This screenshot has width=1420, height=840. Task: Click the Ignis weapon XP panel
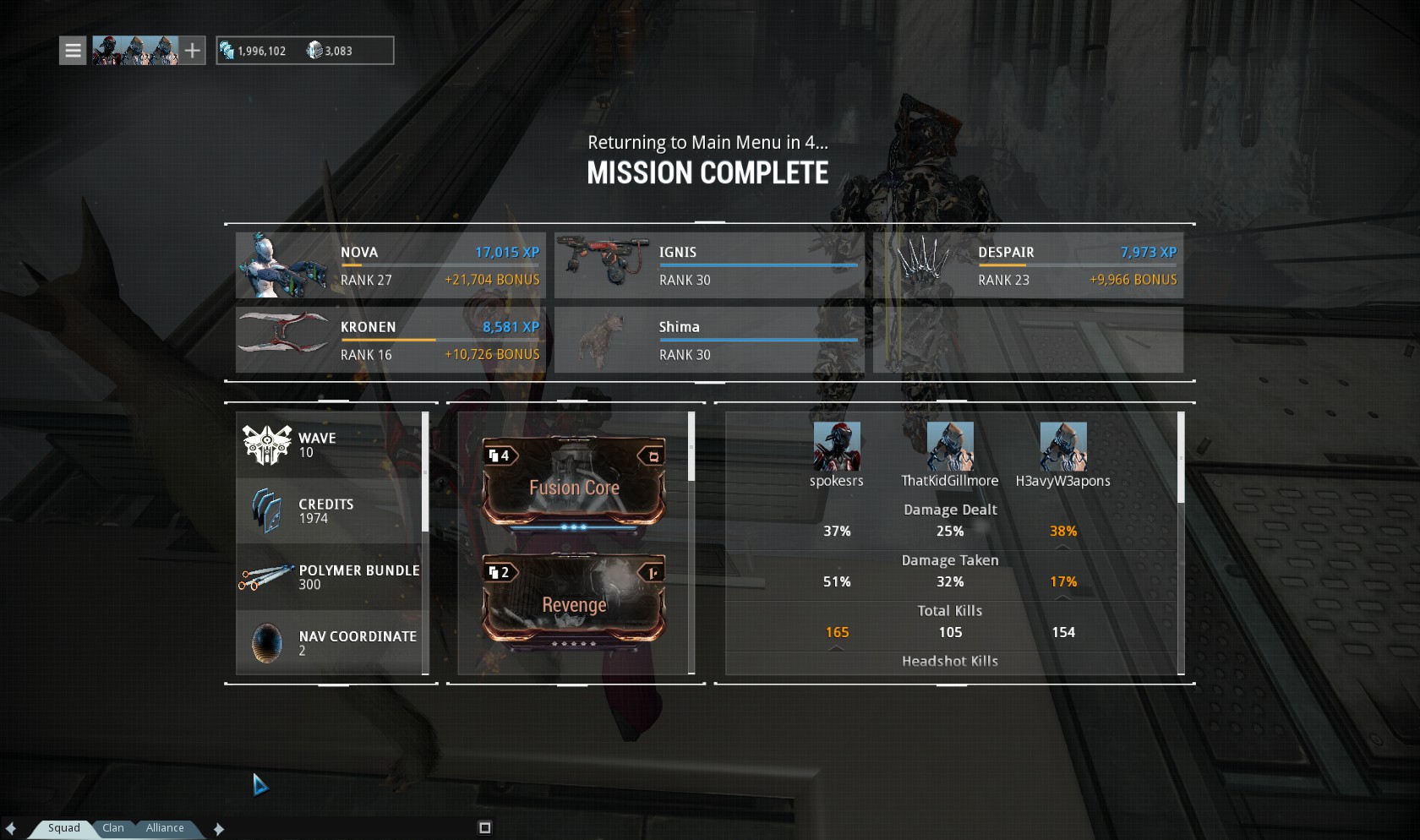point(709,265)
